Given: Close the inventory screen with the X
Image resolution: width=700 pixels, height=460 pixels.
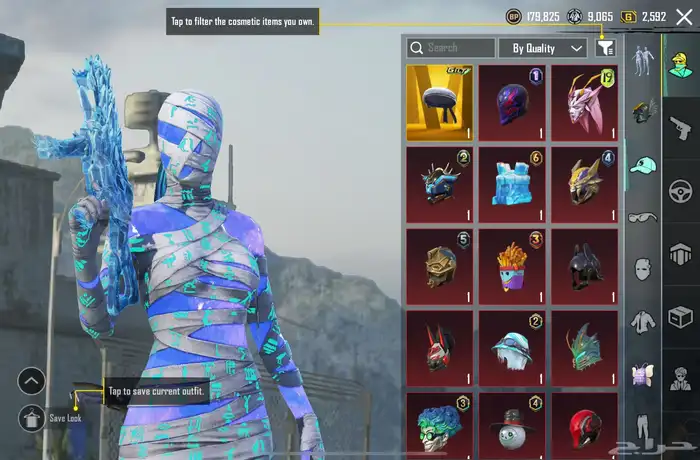Looking at the screenshot, I should click(684, 17).
